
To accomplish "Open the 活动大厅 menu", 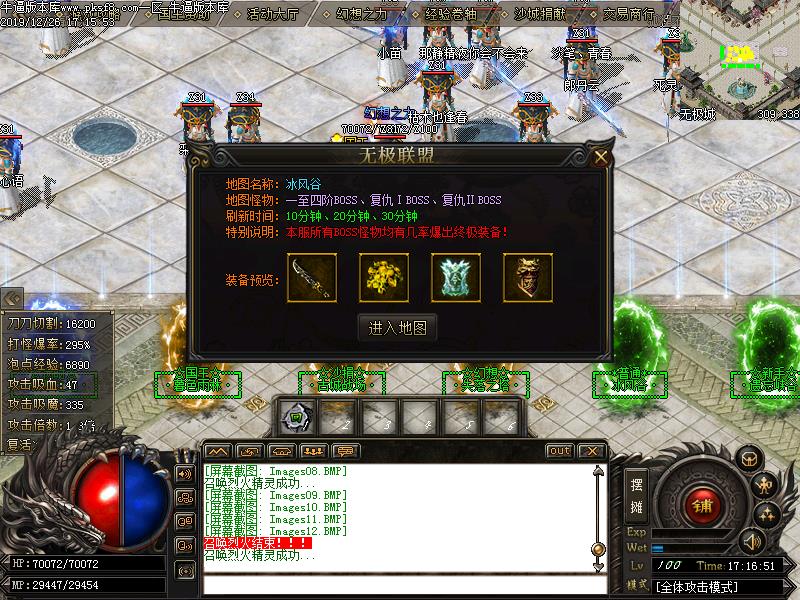I will point(272,14).
